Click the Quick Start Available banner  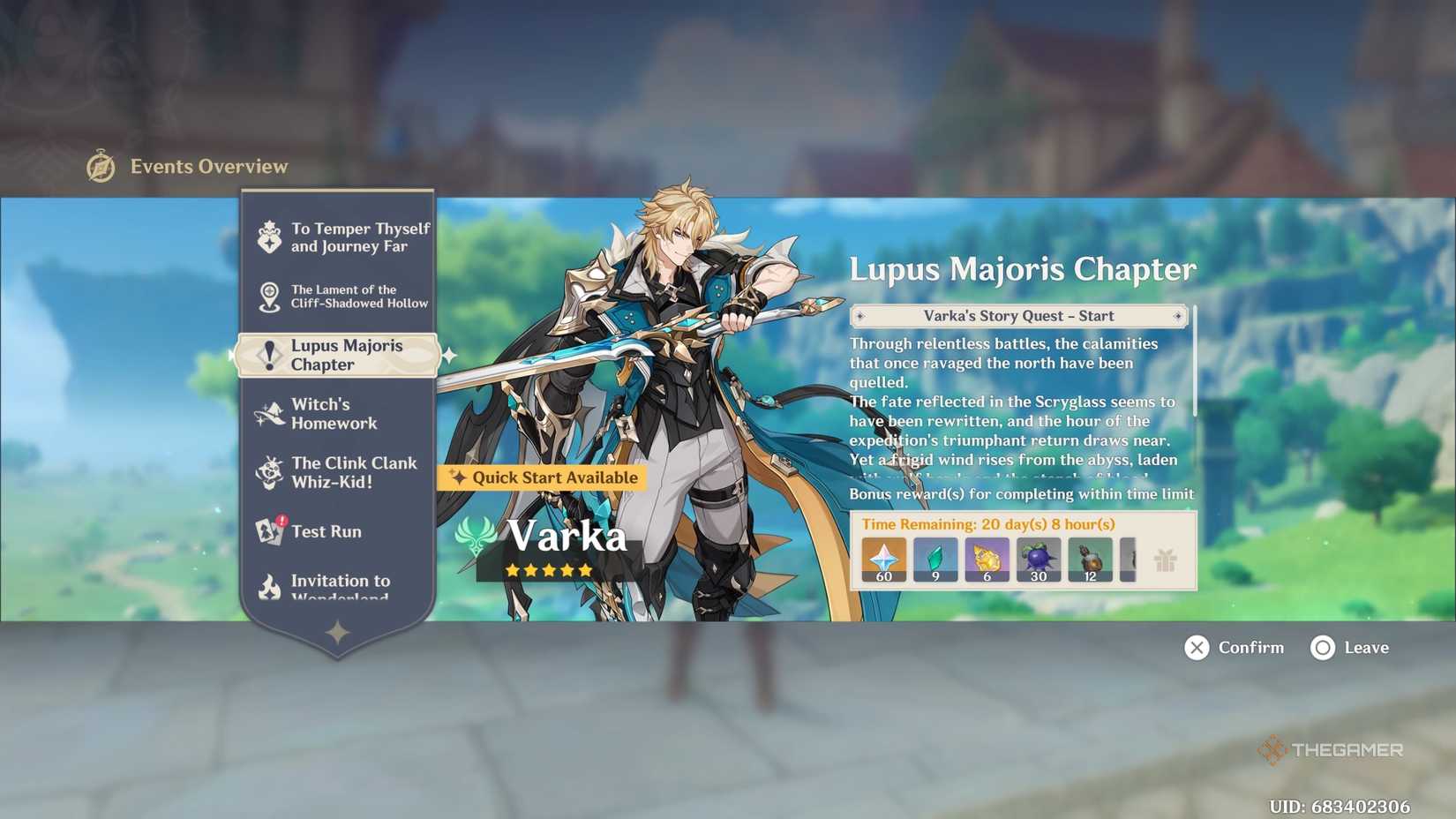tap(541, 477)
